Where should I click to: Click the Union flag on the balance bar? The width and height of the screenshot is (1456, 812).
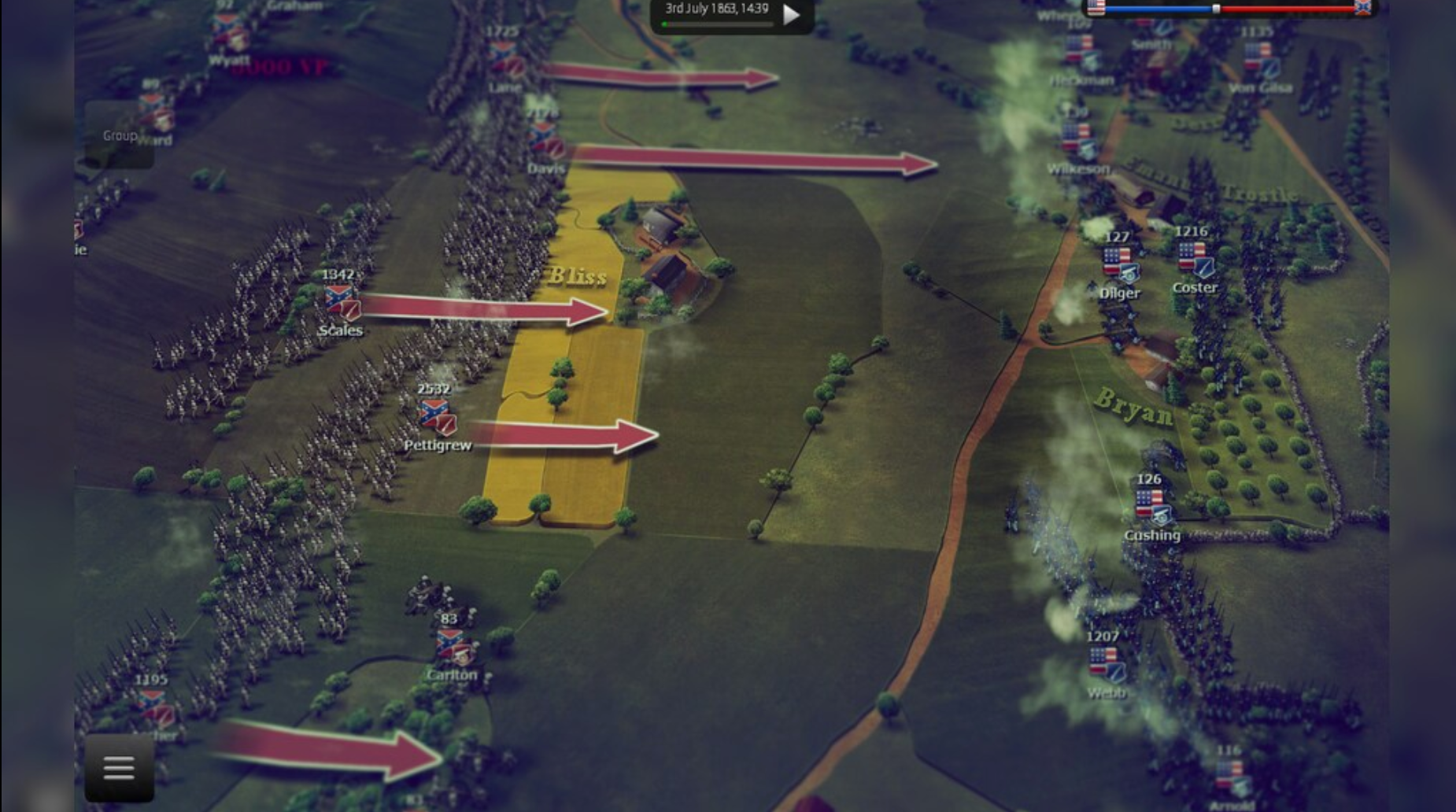1095,9
